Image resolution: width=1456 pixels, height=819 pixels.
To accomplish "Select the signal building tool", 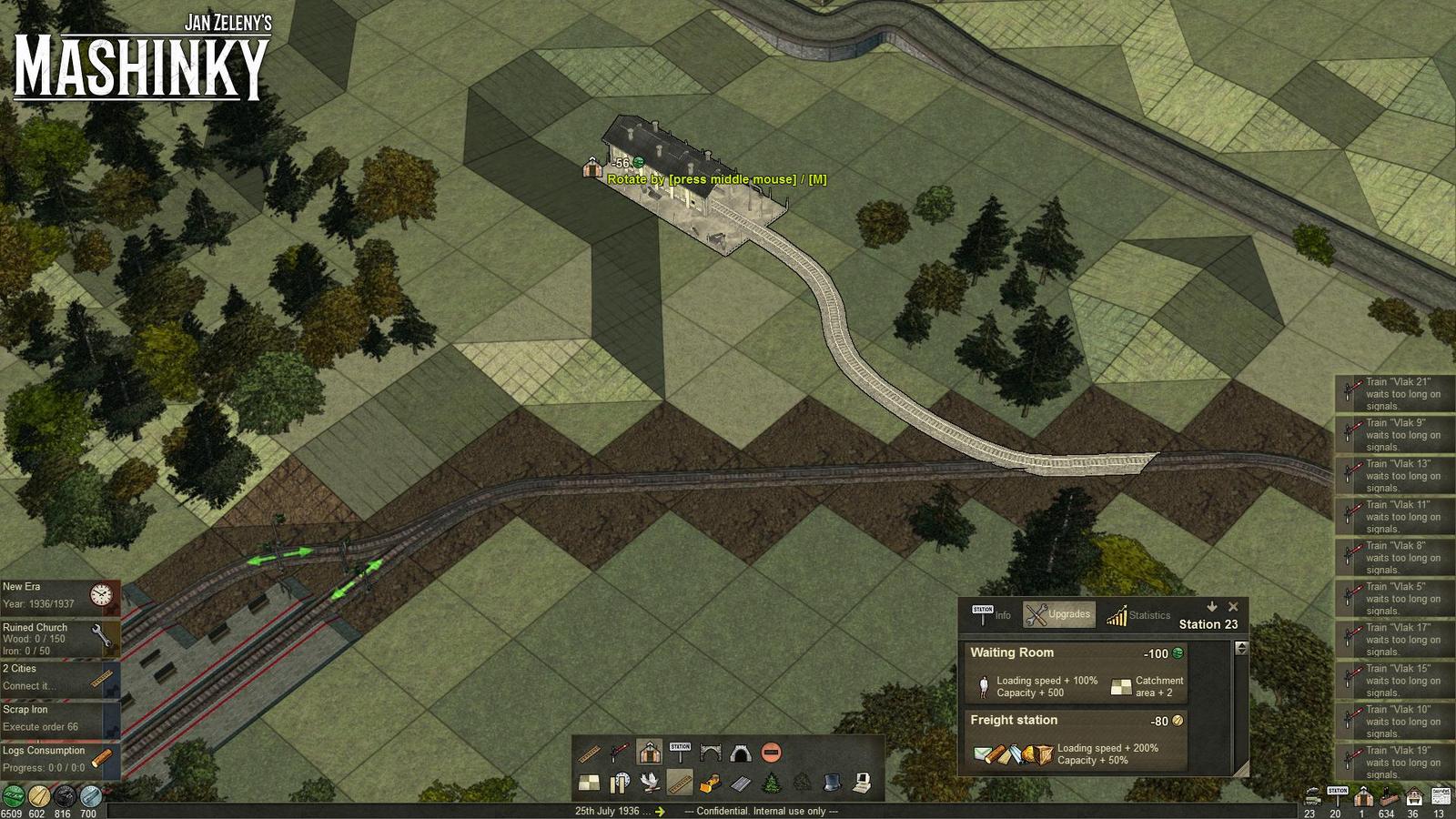I will point(619,753).
